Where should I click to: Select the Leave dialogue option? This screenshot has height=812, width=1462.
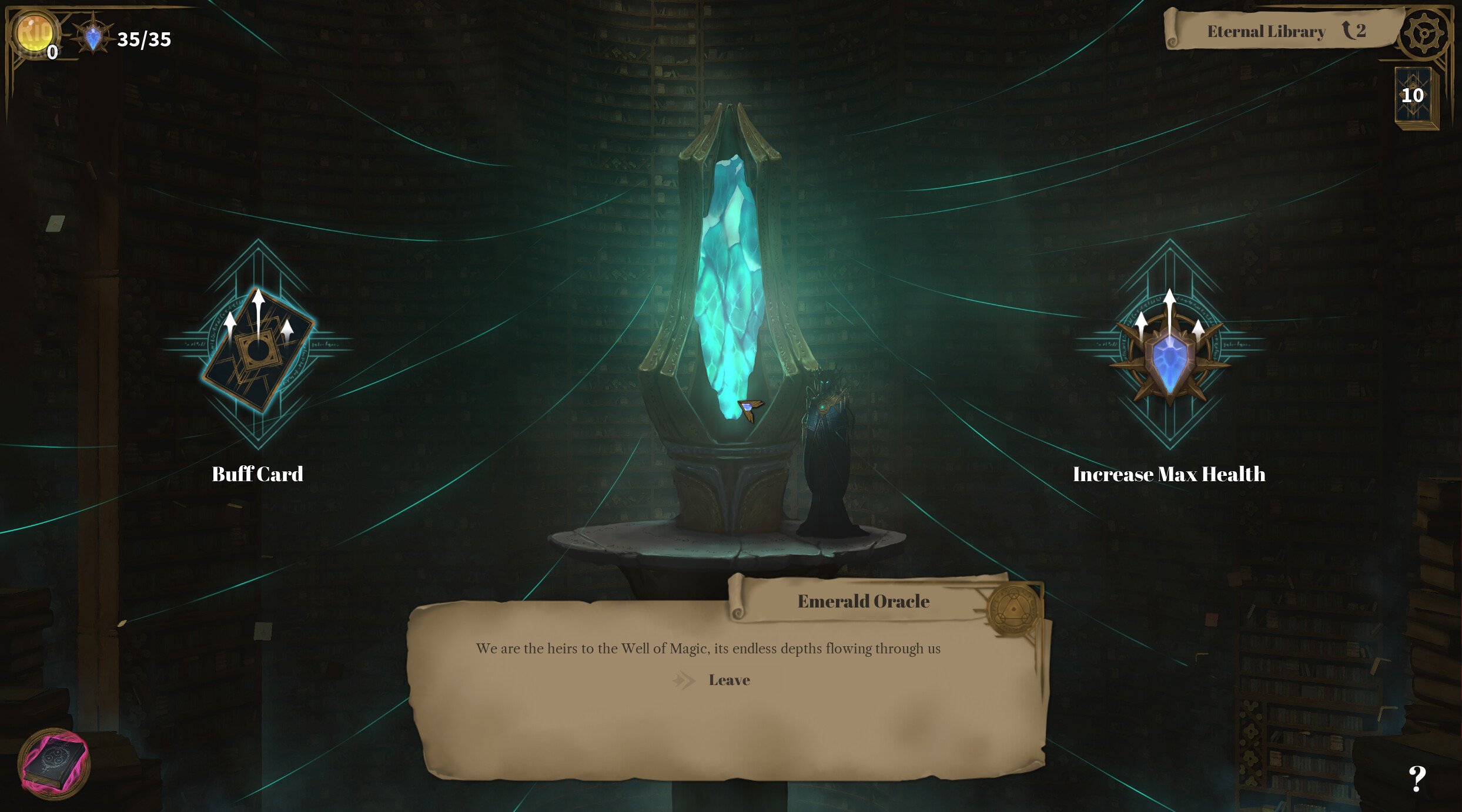point(729,680)
